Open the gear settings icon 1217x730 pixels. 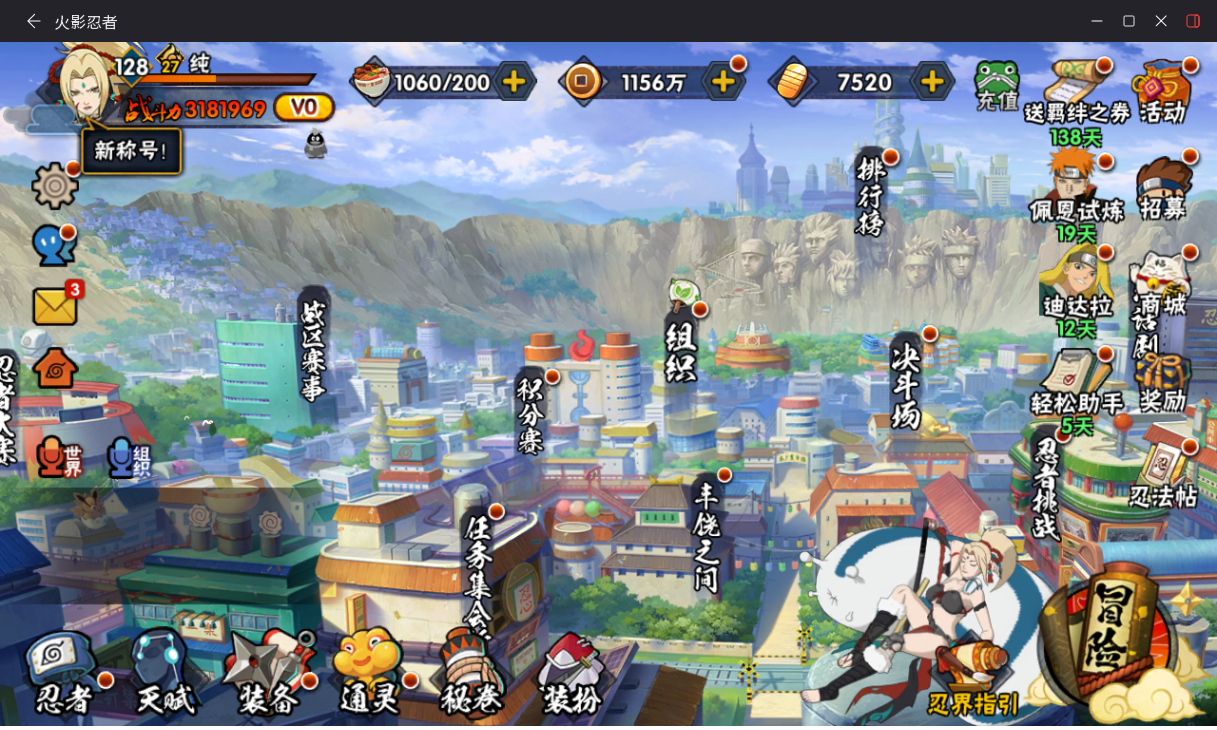tap(54, 186)
